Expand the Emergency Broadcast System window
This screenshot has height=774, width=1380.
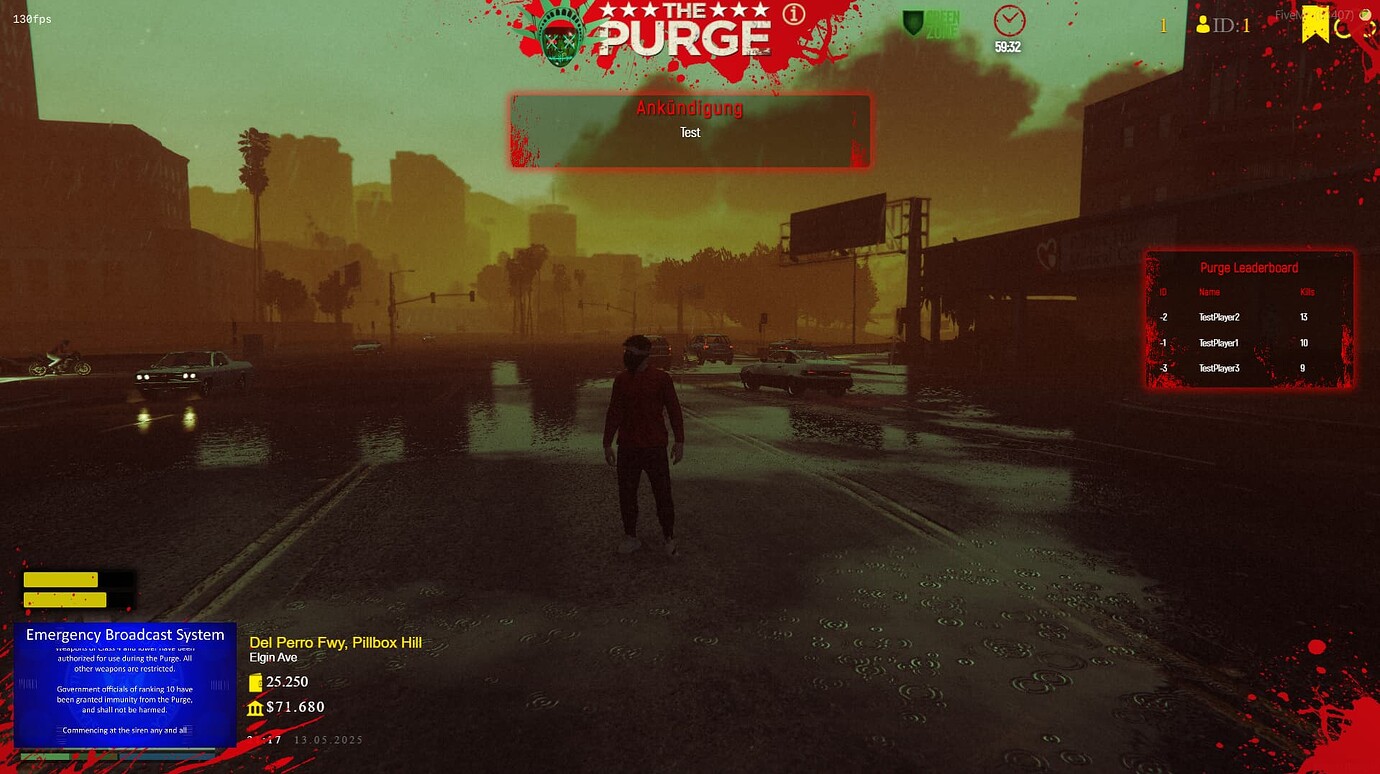123,634
